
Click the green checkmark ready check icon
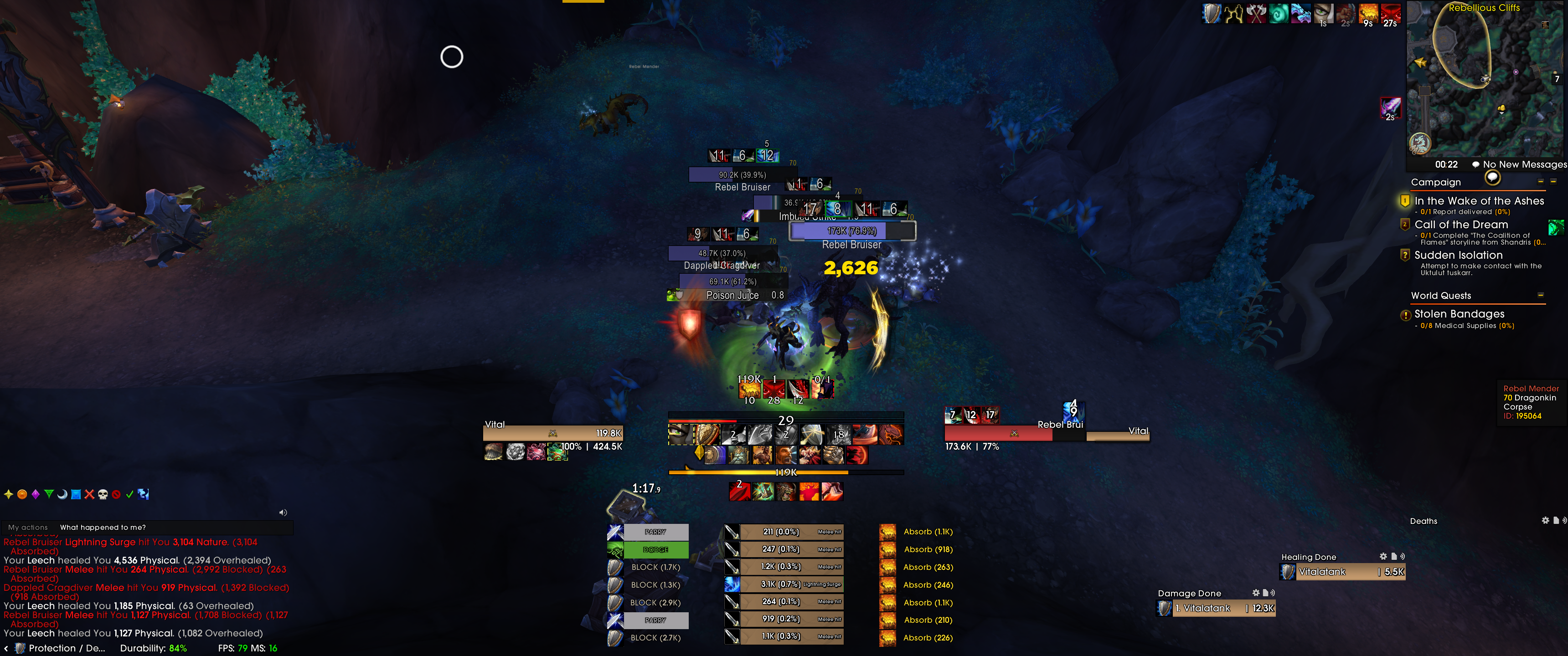(129, 495)
